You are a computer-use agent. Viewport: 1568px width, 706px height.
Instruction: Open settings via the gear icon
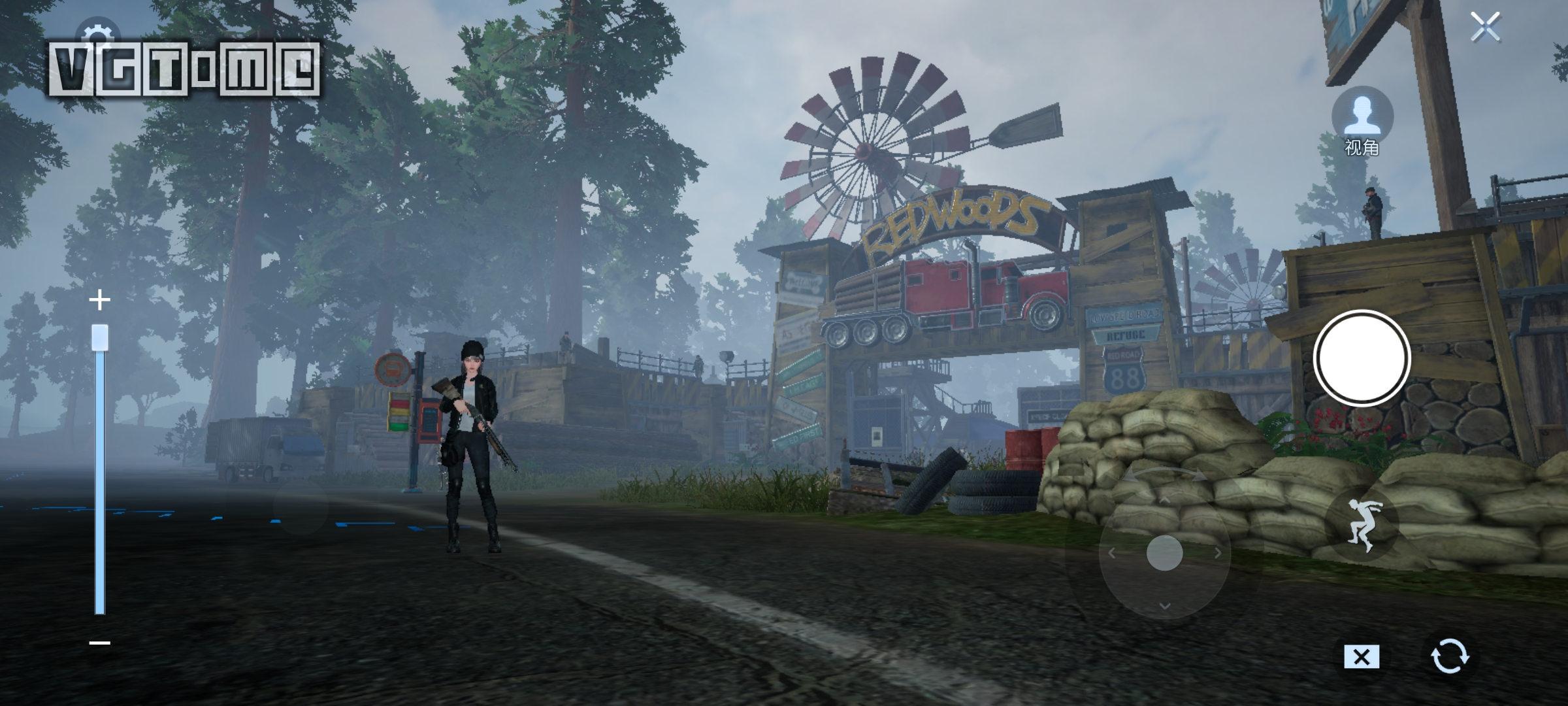pyautogui.click(x=98, y=34)
